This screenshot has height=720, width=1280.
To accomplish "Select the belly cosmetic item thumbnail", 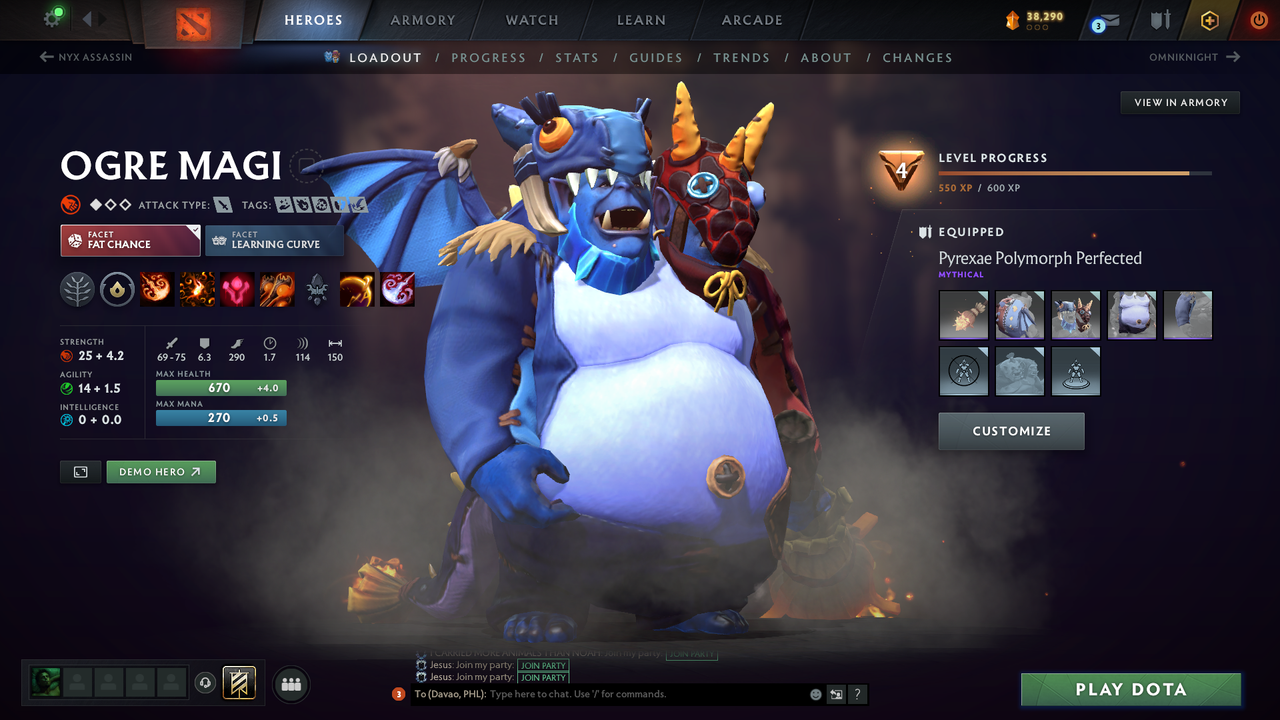I will 1132,315.
